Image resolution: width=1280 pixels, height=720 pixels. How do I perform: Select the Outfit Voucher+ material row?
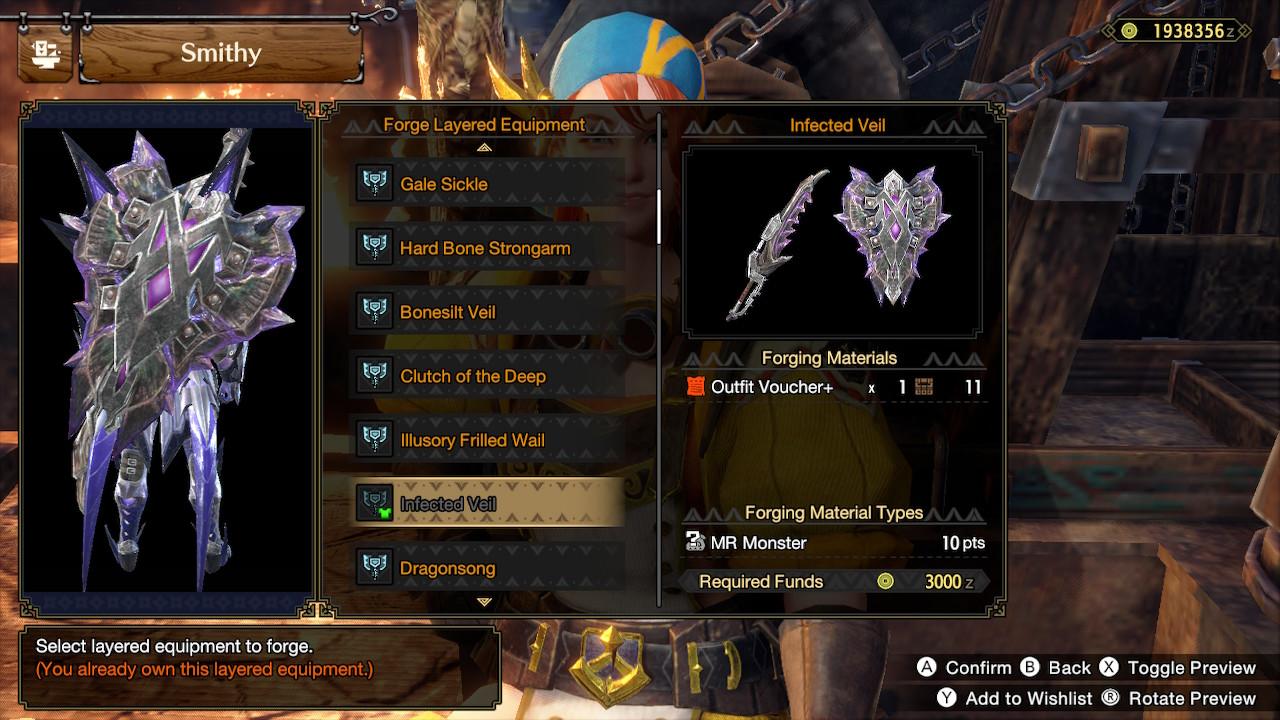pos(834,387)
